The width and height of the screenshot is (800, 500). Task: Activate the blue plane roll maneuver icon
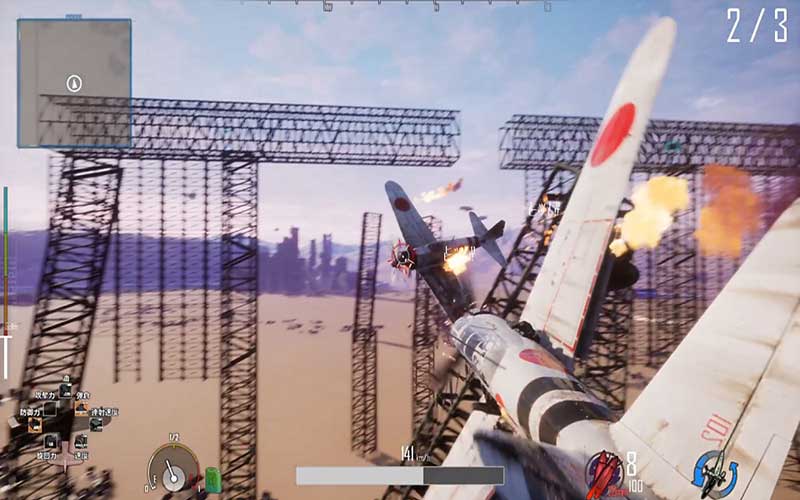click(x=714, y=471)
